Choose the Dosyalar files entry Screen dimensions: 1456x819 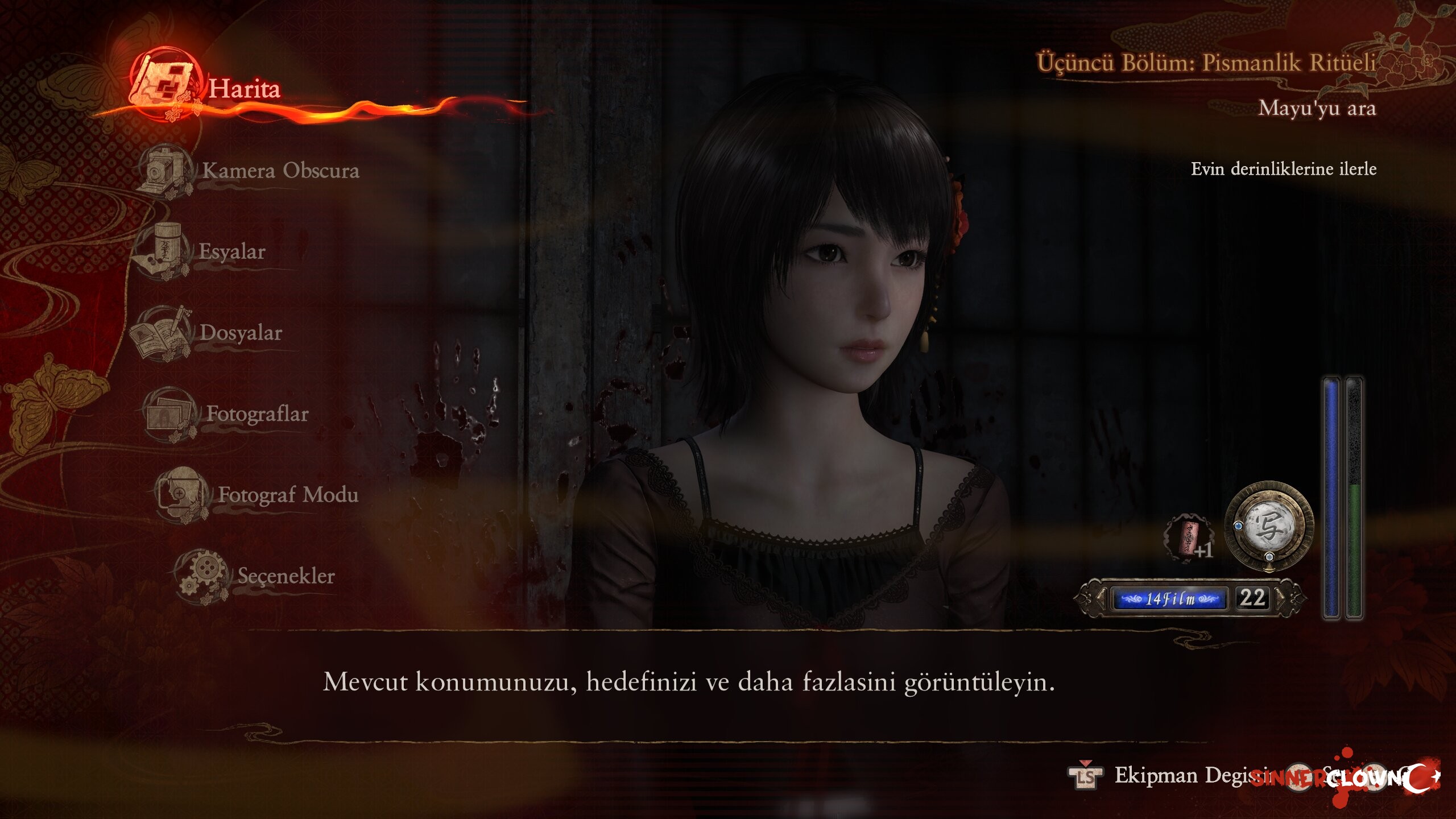240,333
